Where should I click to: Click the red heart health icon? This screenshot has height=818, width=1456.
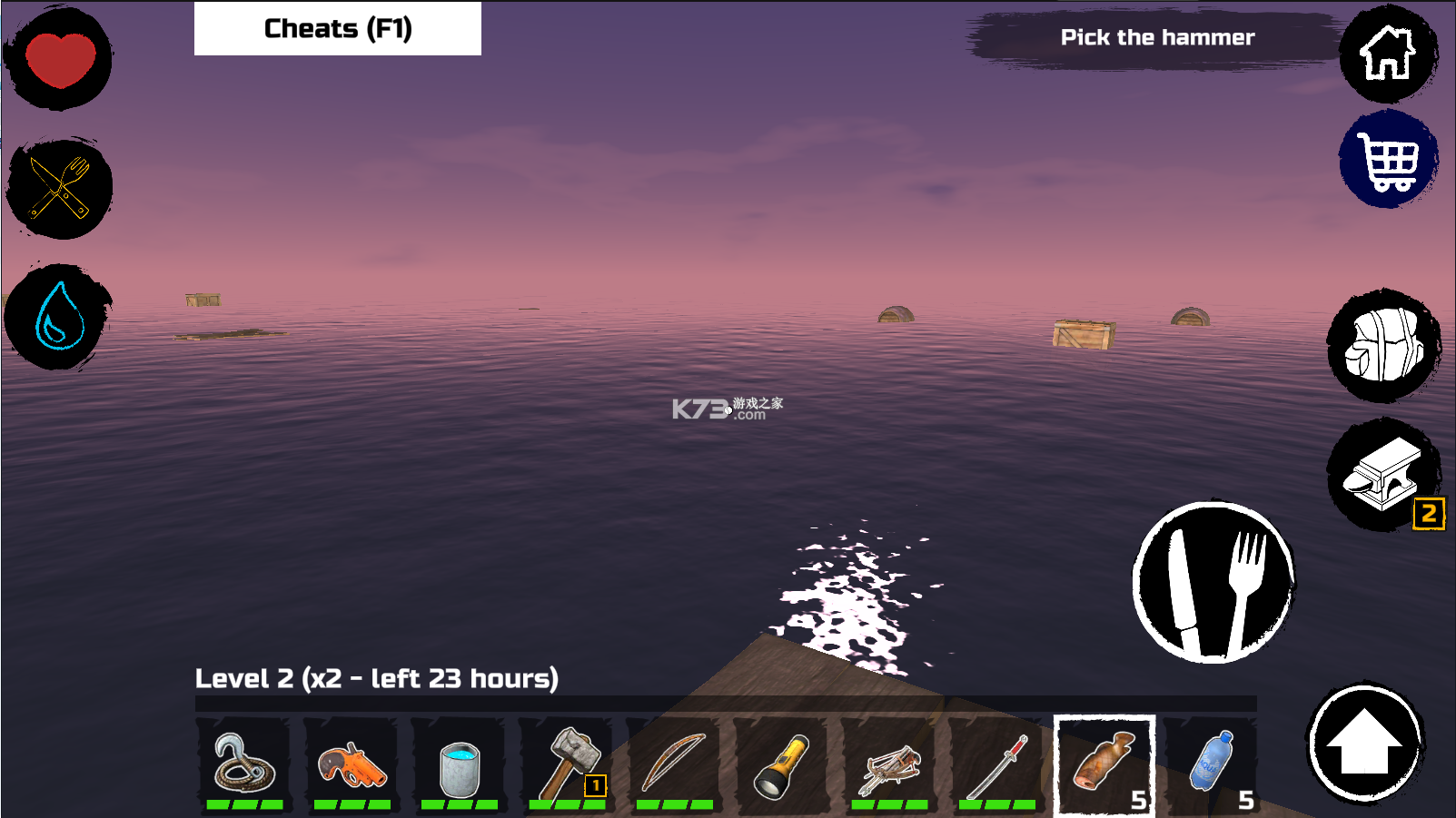pos(60,60)
